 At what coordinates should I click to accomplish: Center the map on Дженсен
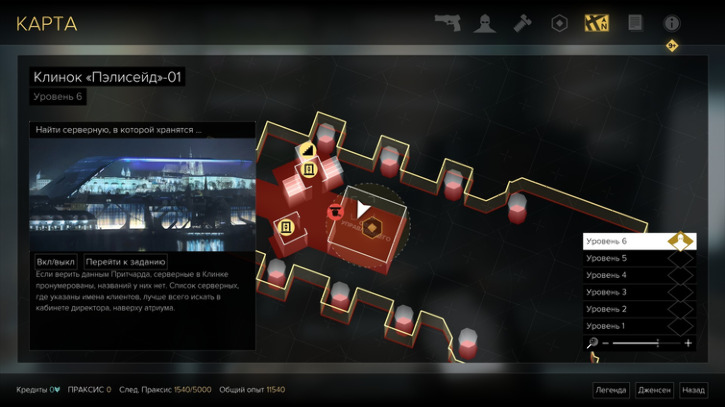coord(654,390)
